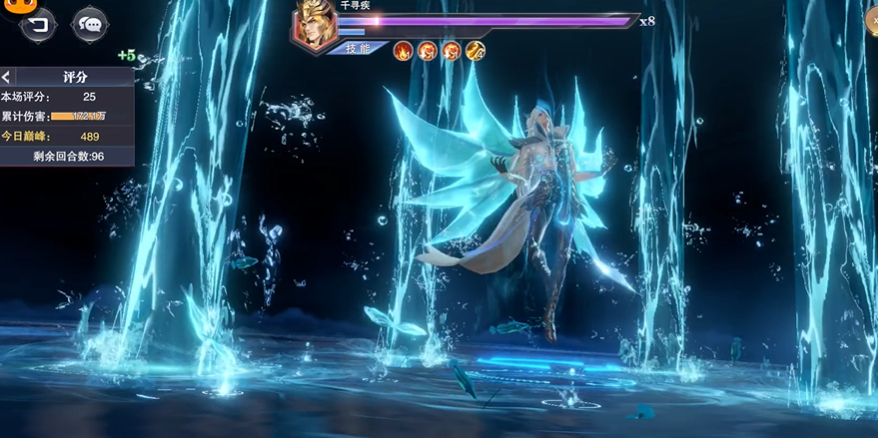View the first flame skill icon
878x438 pixels.
click(403, 50)
